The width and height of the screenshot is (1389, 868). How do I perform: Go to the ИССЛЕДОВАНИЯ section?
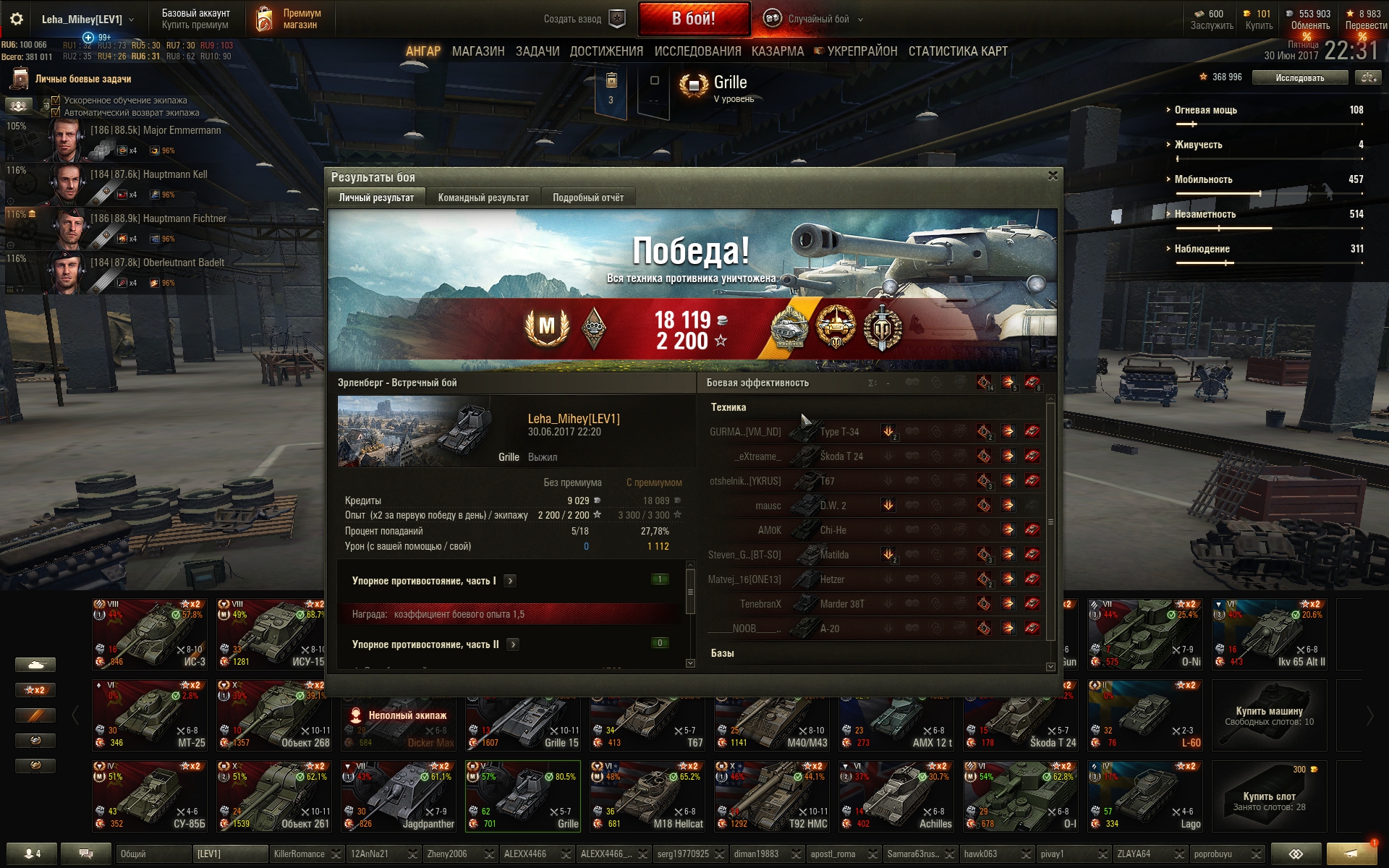click(697, 51)
